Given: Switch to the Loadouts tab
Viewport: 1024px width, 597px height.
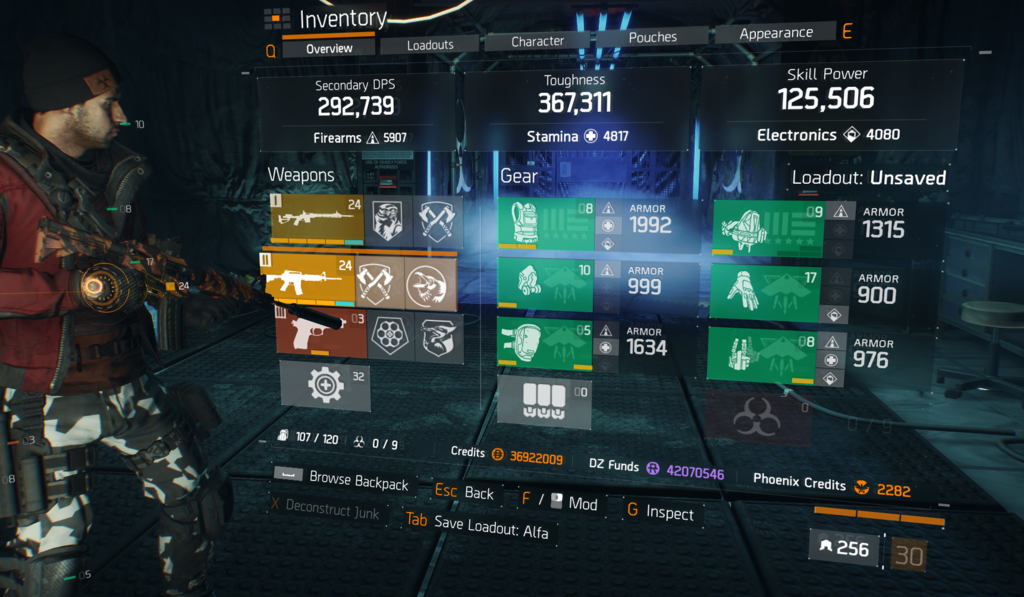Looking at the screenshot, I should point(430,45).
